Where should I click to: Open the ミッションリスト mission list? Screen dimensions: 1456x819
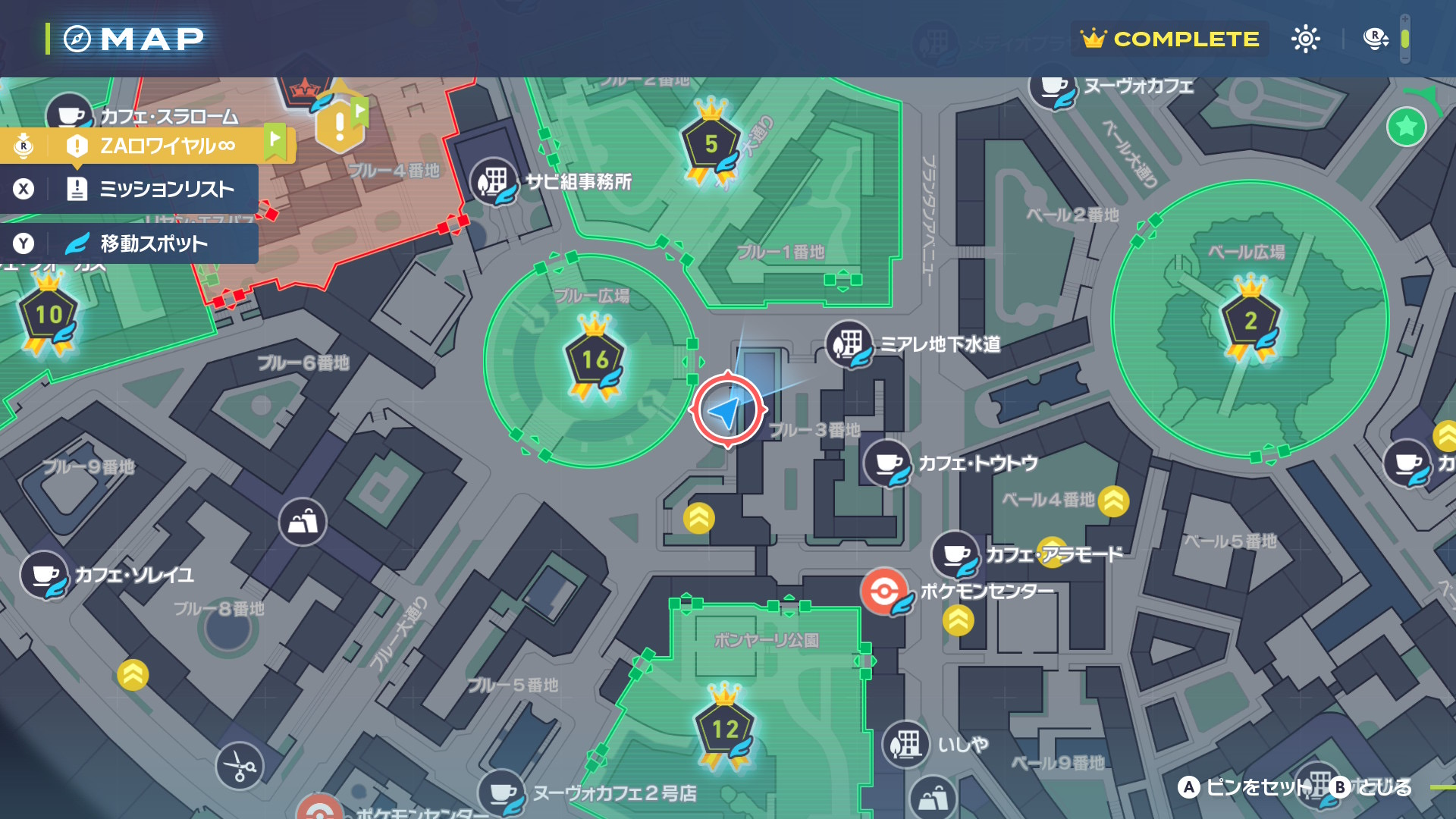pos(152,189)
